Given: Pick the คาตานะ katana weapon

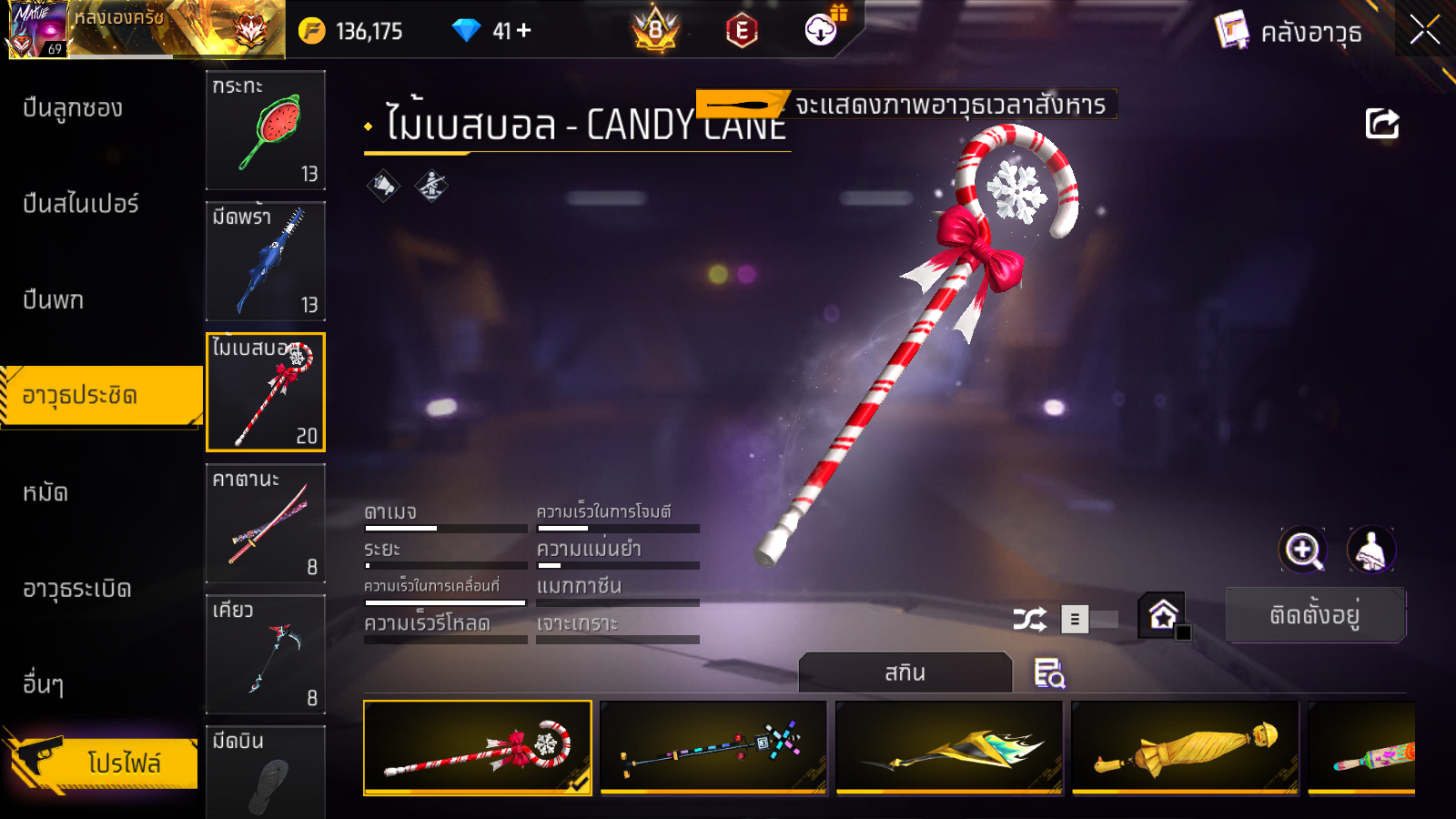Looking at the screenshot, I should 266,523.
